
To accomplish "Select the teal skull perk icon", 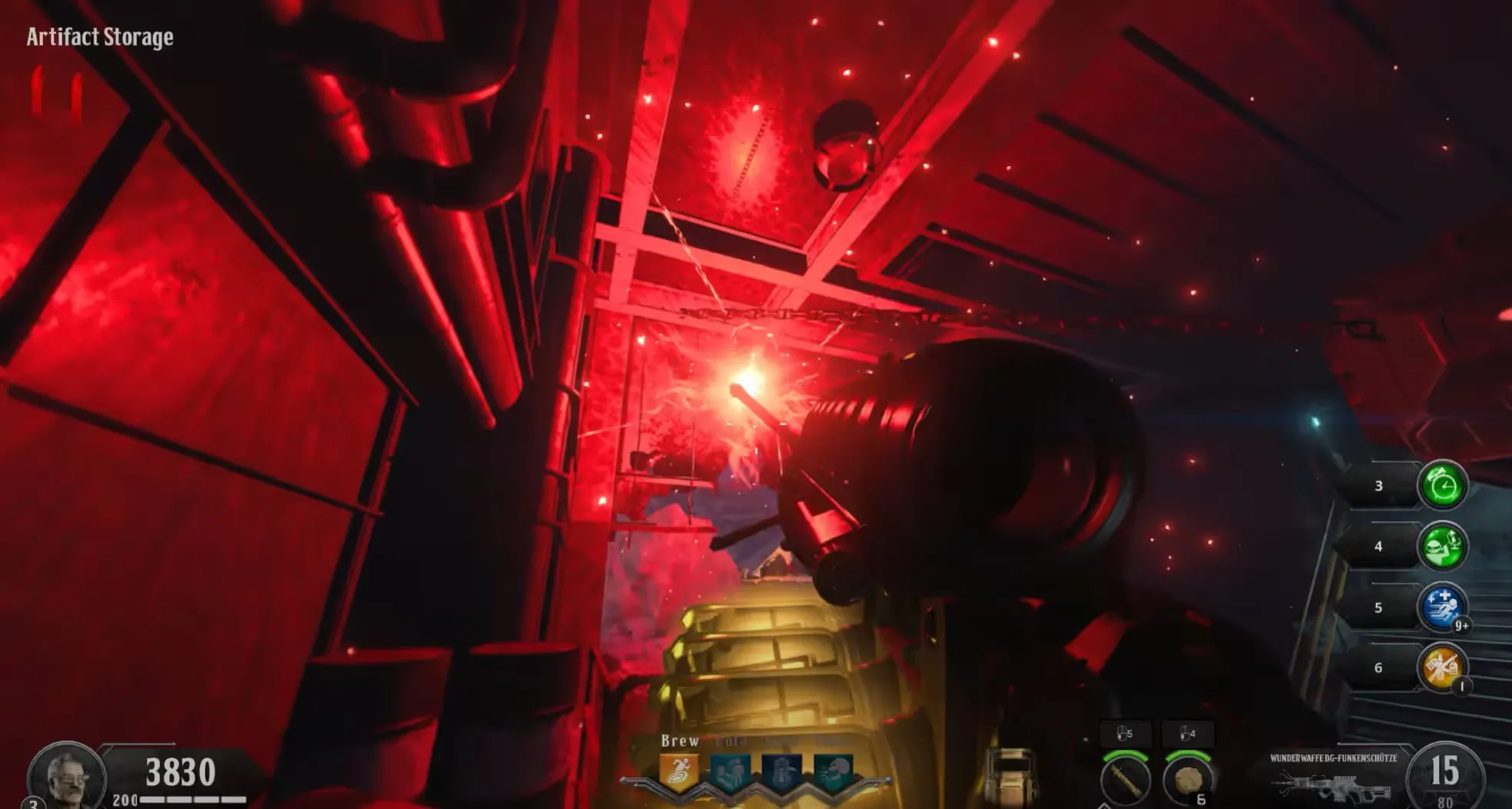I will tap(833, 772).
